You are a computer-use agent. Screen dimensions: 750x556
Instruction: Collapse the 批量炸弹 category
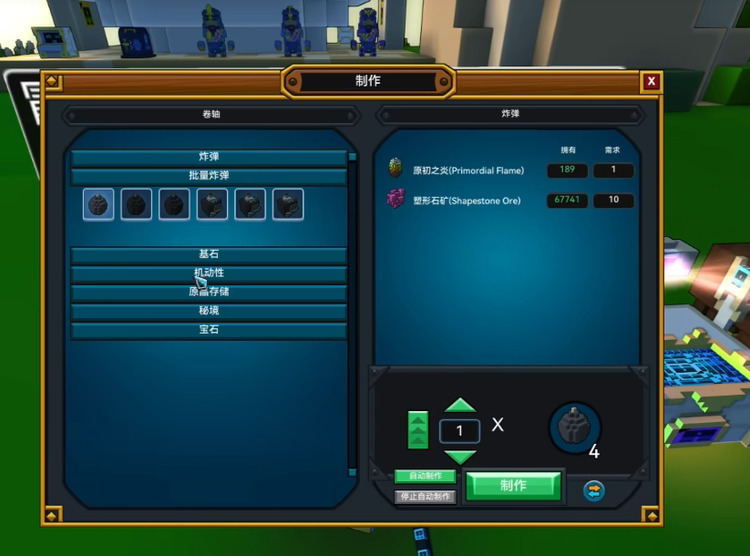(x=208, y=176)
